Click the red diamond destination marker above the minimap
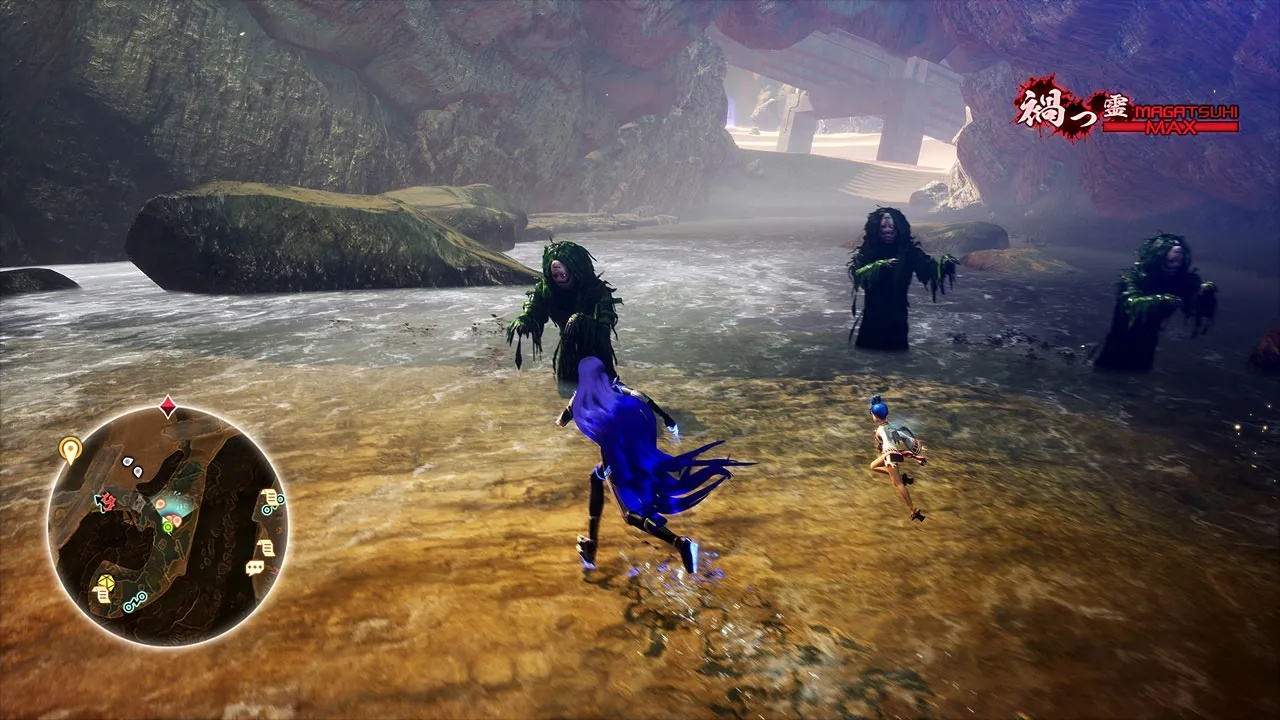 click(168, 405)
